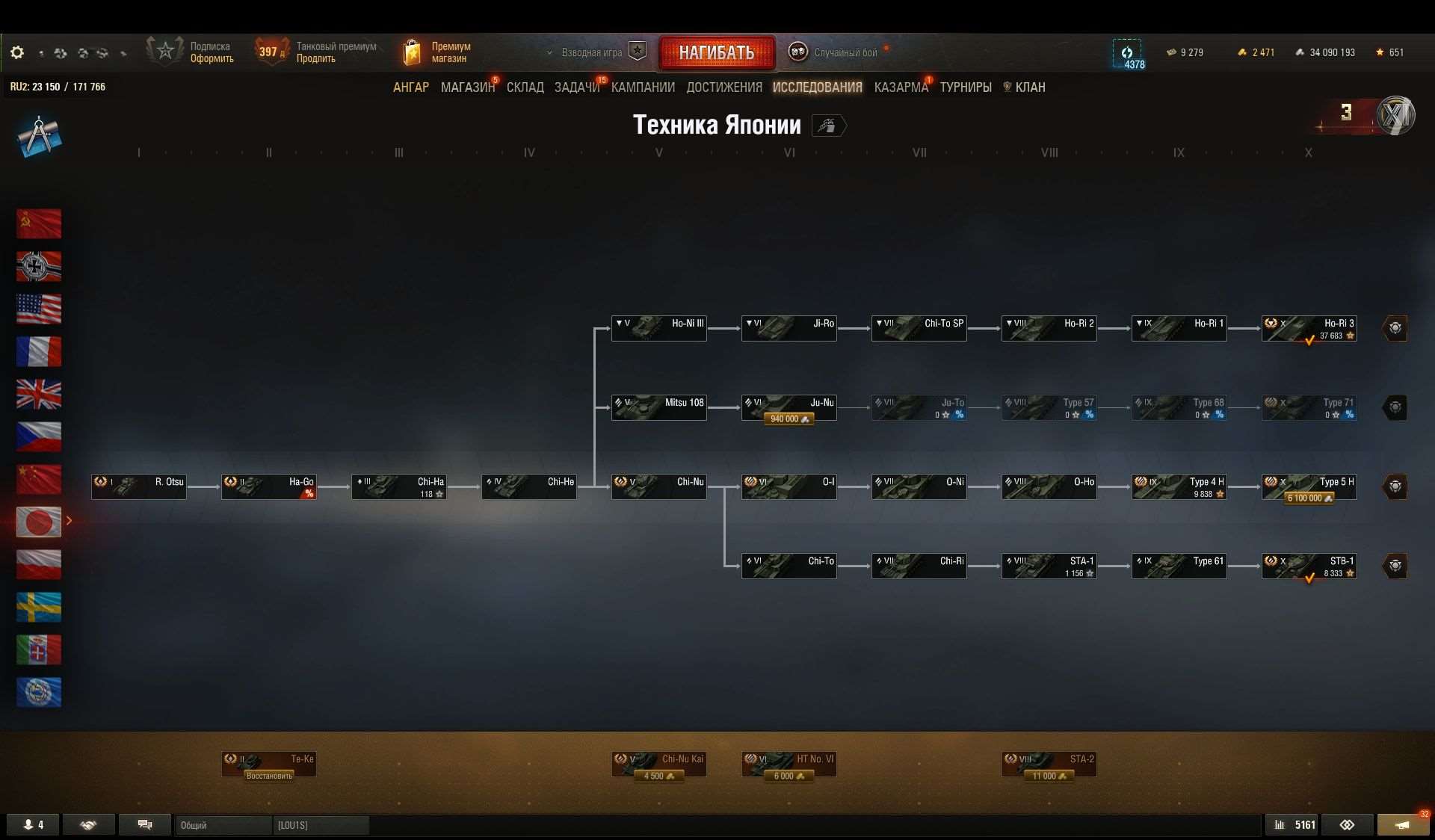Switch to the АНГАР tab
Screen dimensions: 1435x840
pyautogui.click(x=410, y=87)
